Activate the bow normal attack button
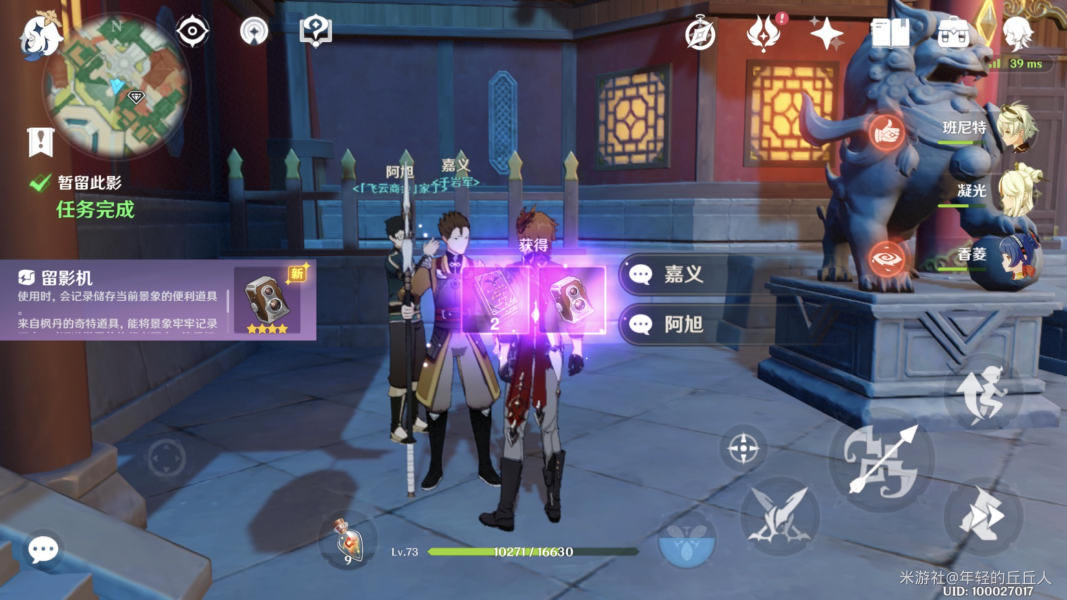The image size is (1067, 600). pos(881,459)
